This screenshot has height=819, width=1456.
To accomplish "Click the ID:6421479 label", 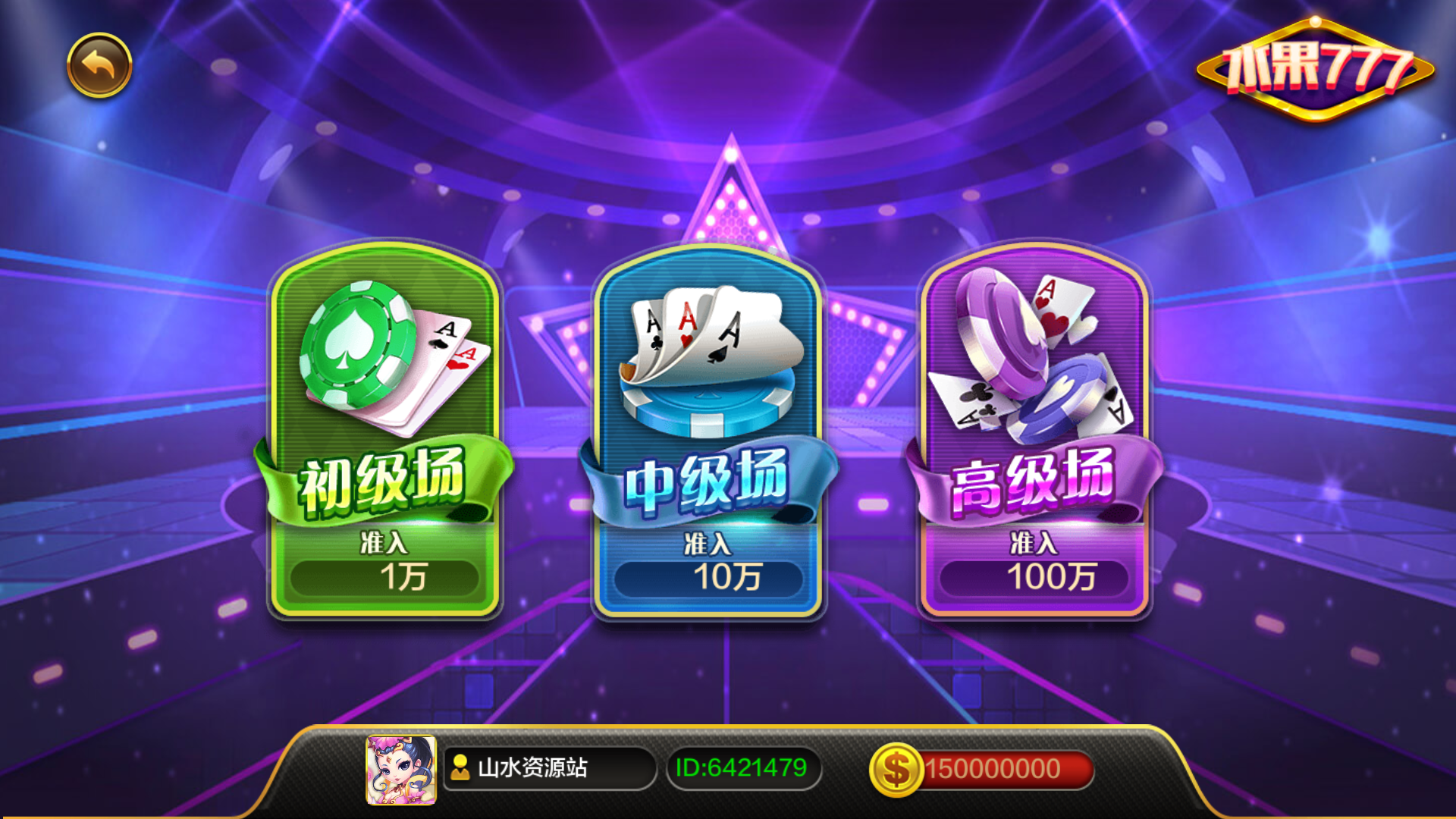I will tap(743, 769).
